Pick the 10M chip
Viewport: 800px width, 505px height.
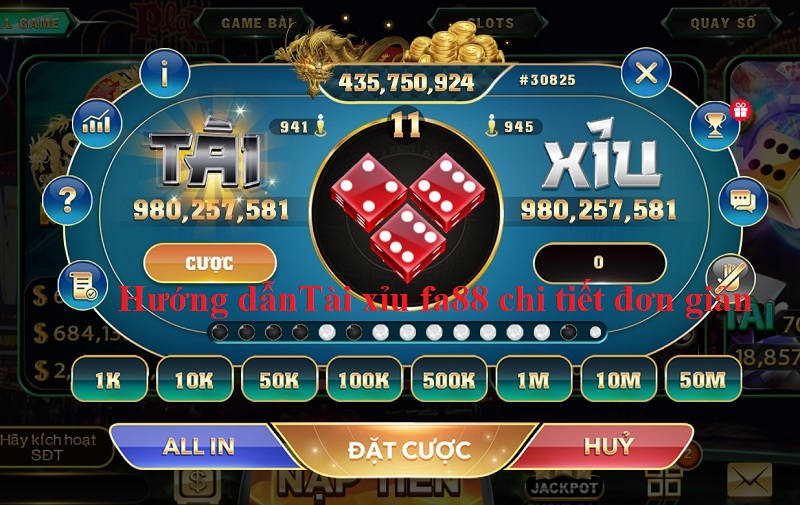[618, 380]
